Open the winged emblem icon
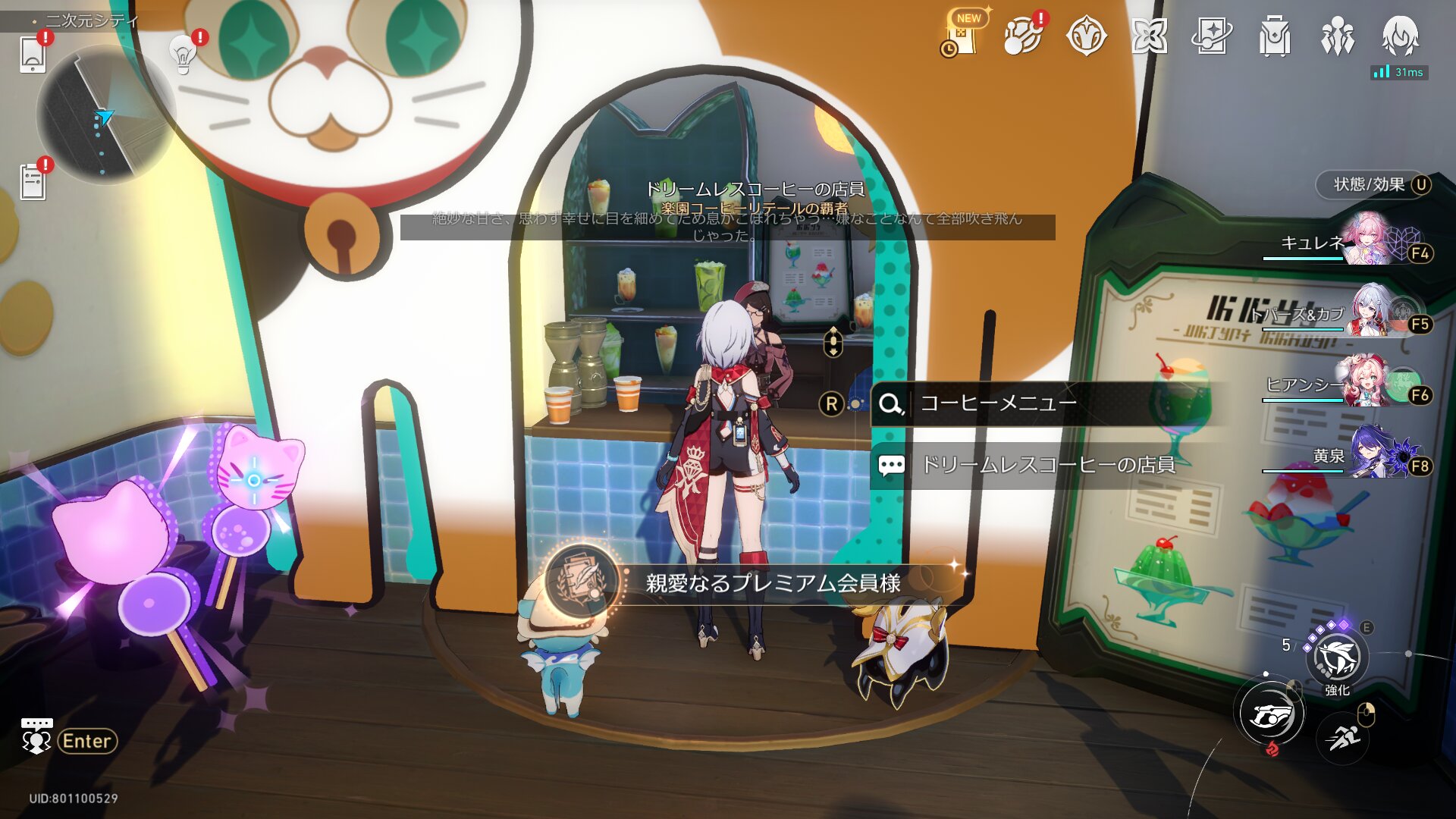 1086,36
